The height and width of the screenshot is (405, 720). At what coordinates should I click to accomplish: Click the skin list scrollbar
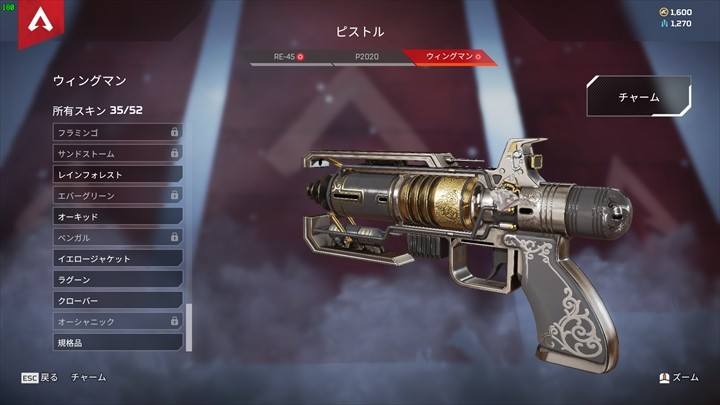click(189, 325)
